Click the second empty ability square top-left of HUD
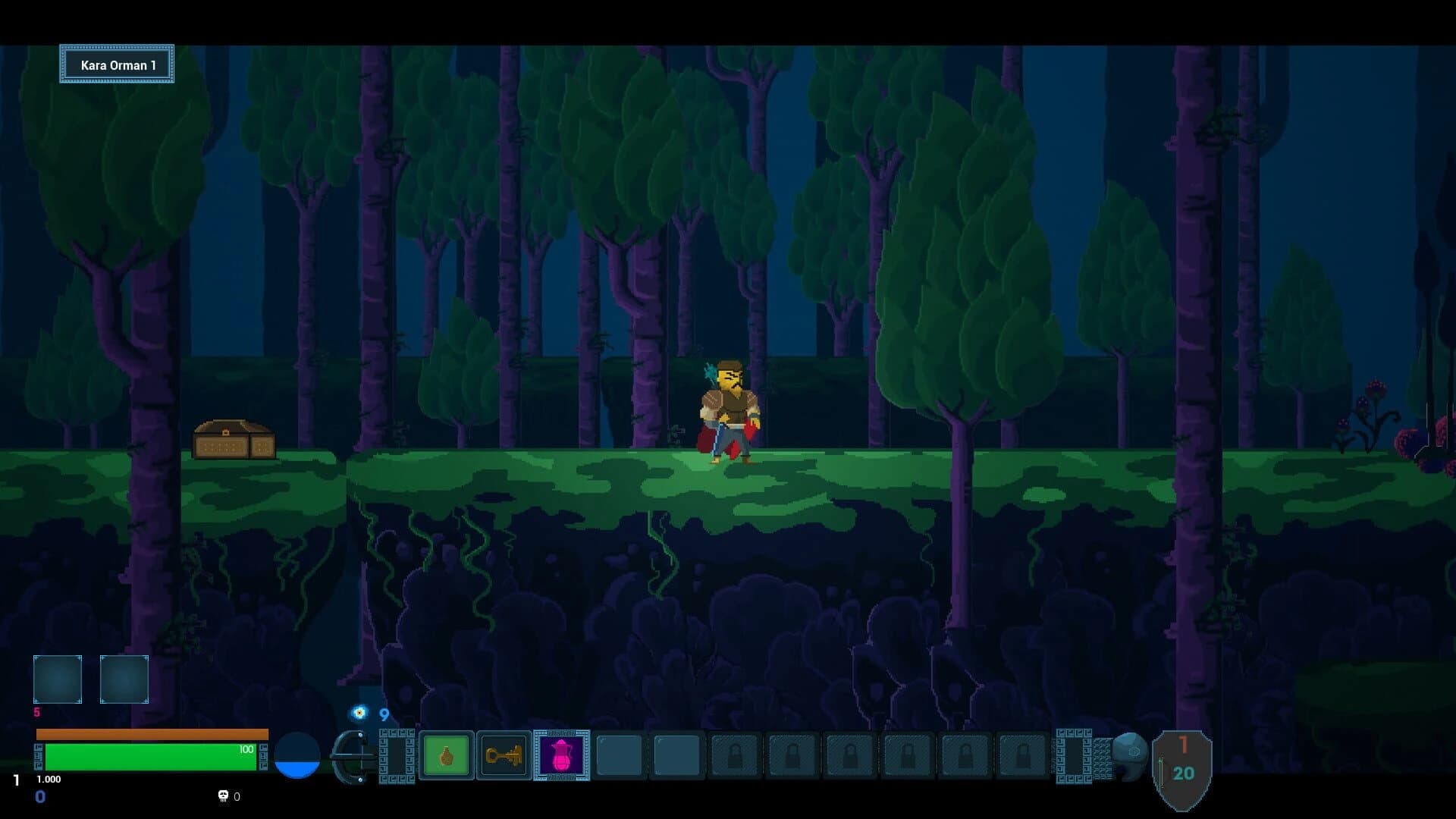1456x819 pixels. (x=124, y=679)
